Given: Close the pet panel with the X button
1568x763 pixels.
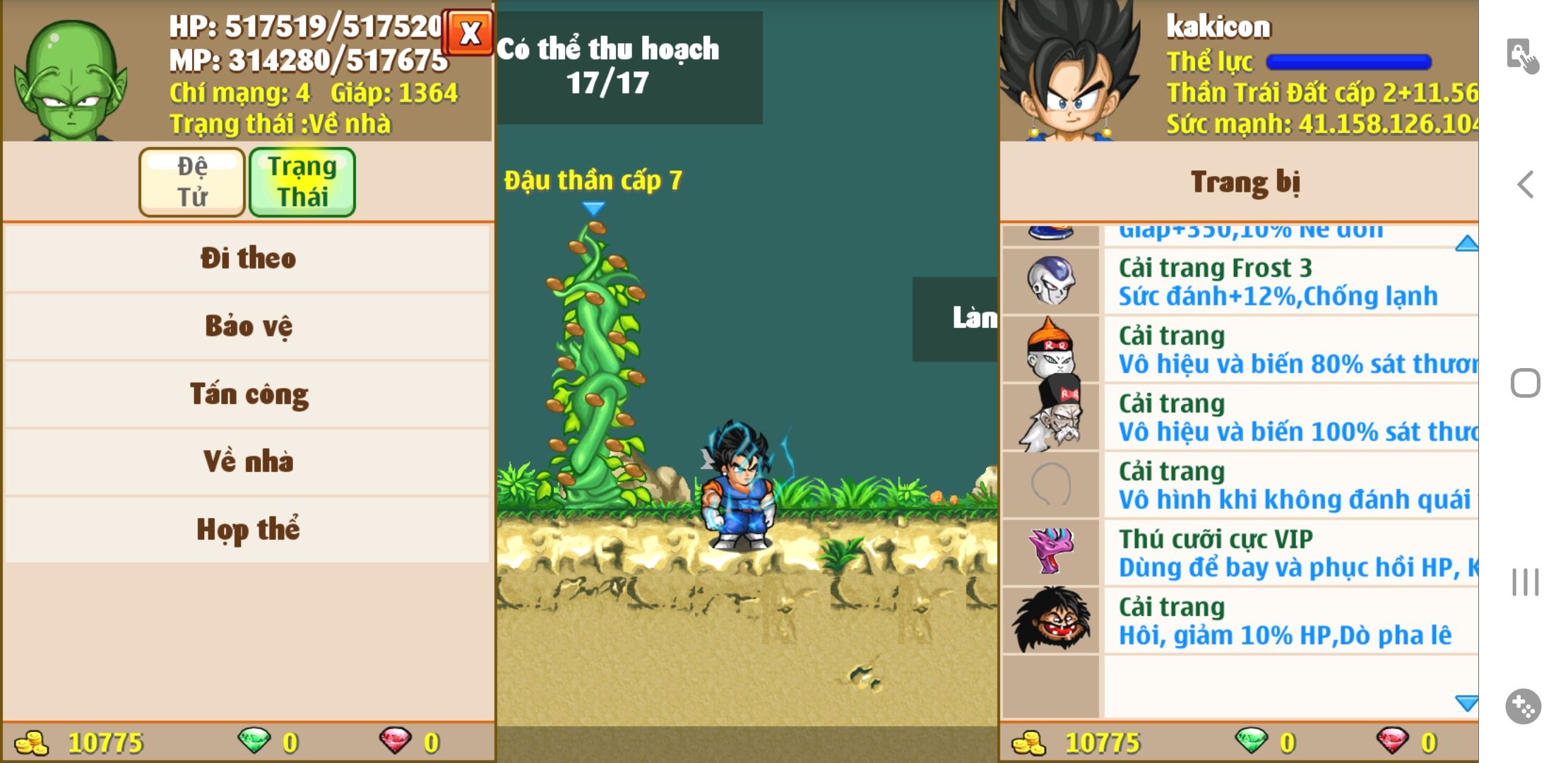Looking at the screenshot, I should tap(469, 32).
